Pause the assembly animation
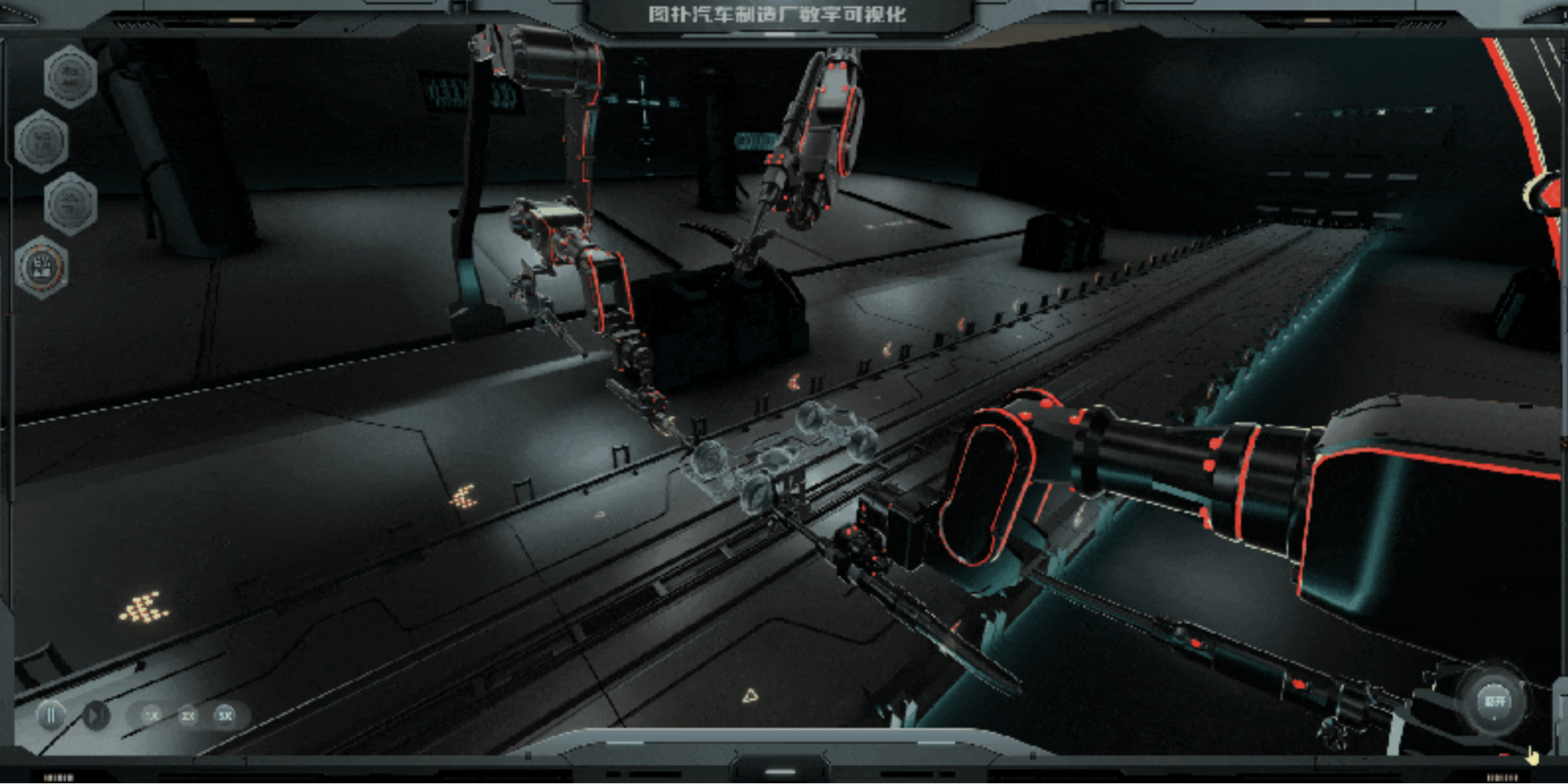The height and width of the screenshot is (784, 1568). (x=51, y=715)
